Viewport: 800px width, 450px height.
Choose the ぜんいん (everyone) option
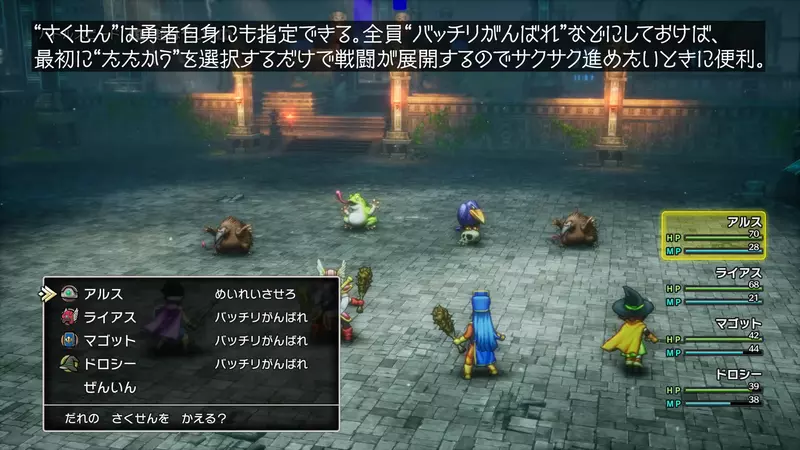click(110, 386)
